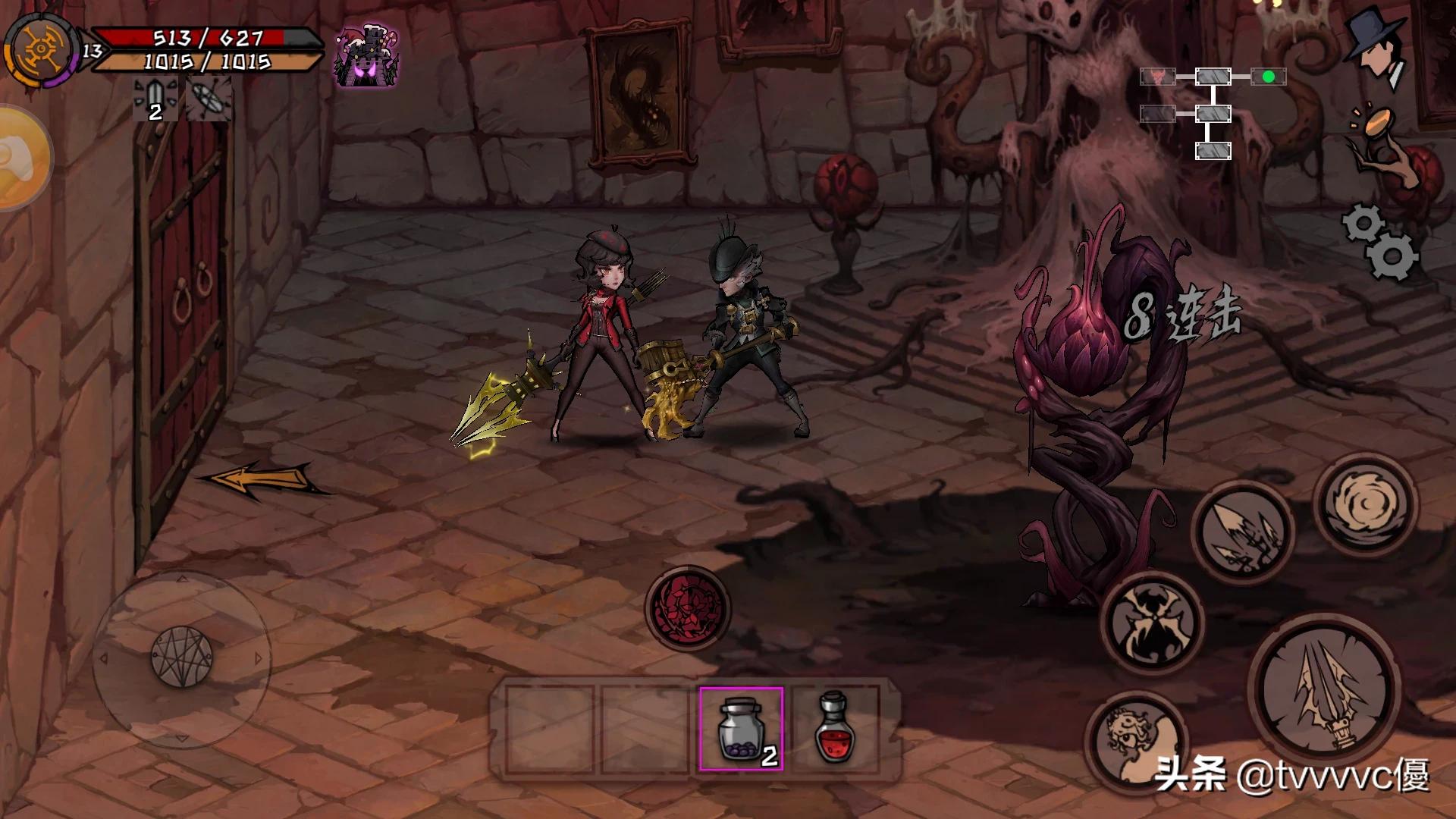Open the character emblem portrait
This screenshot has height=819, width=1456.
click(39, 49)
